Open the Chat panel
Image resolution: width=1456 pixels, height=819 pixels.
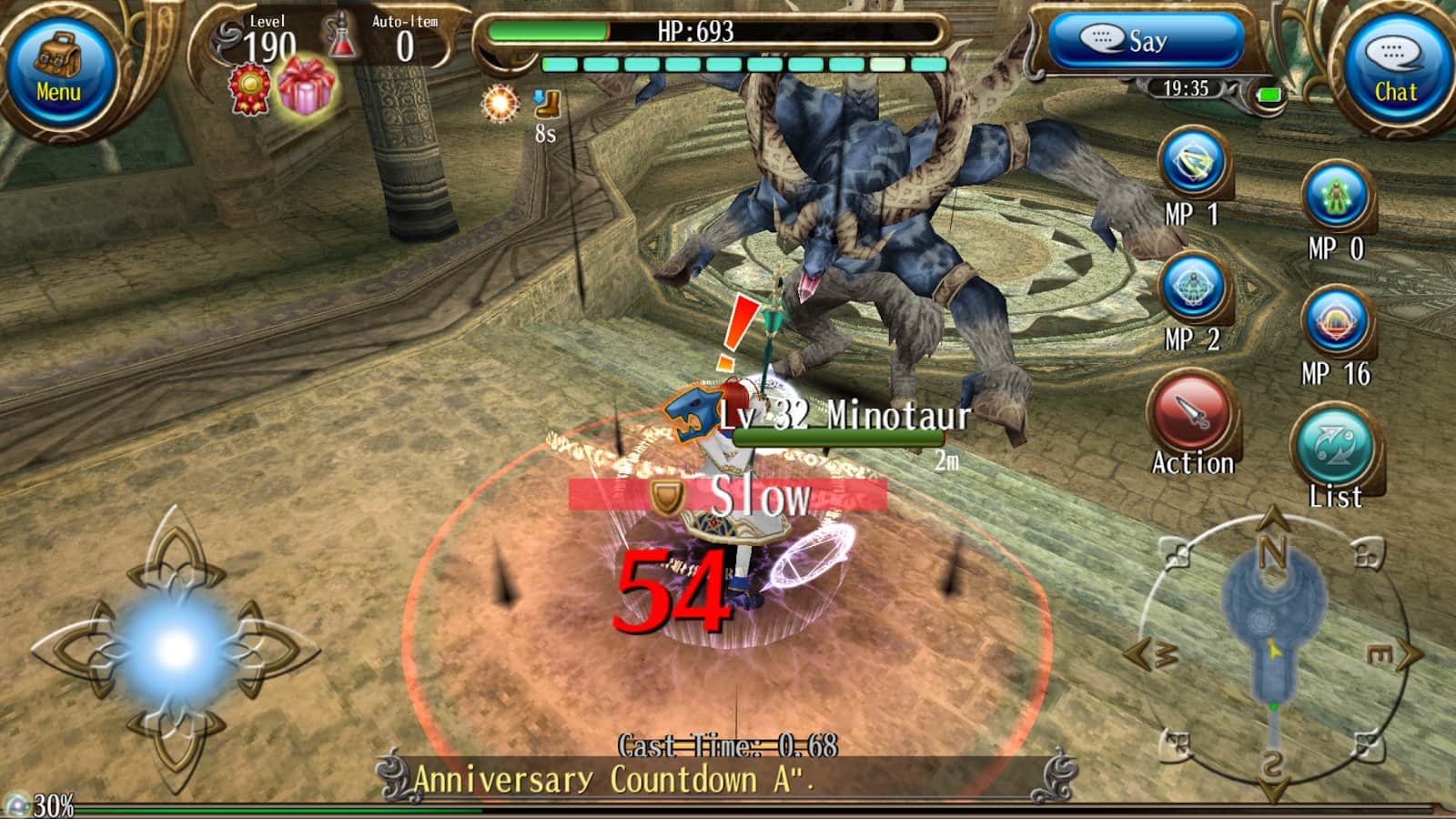point(1395,68)
